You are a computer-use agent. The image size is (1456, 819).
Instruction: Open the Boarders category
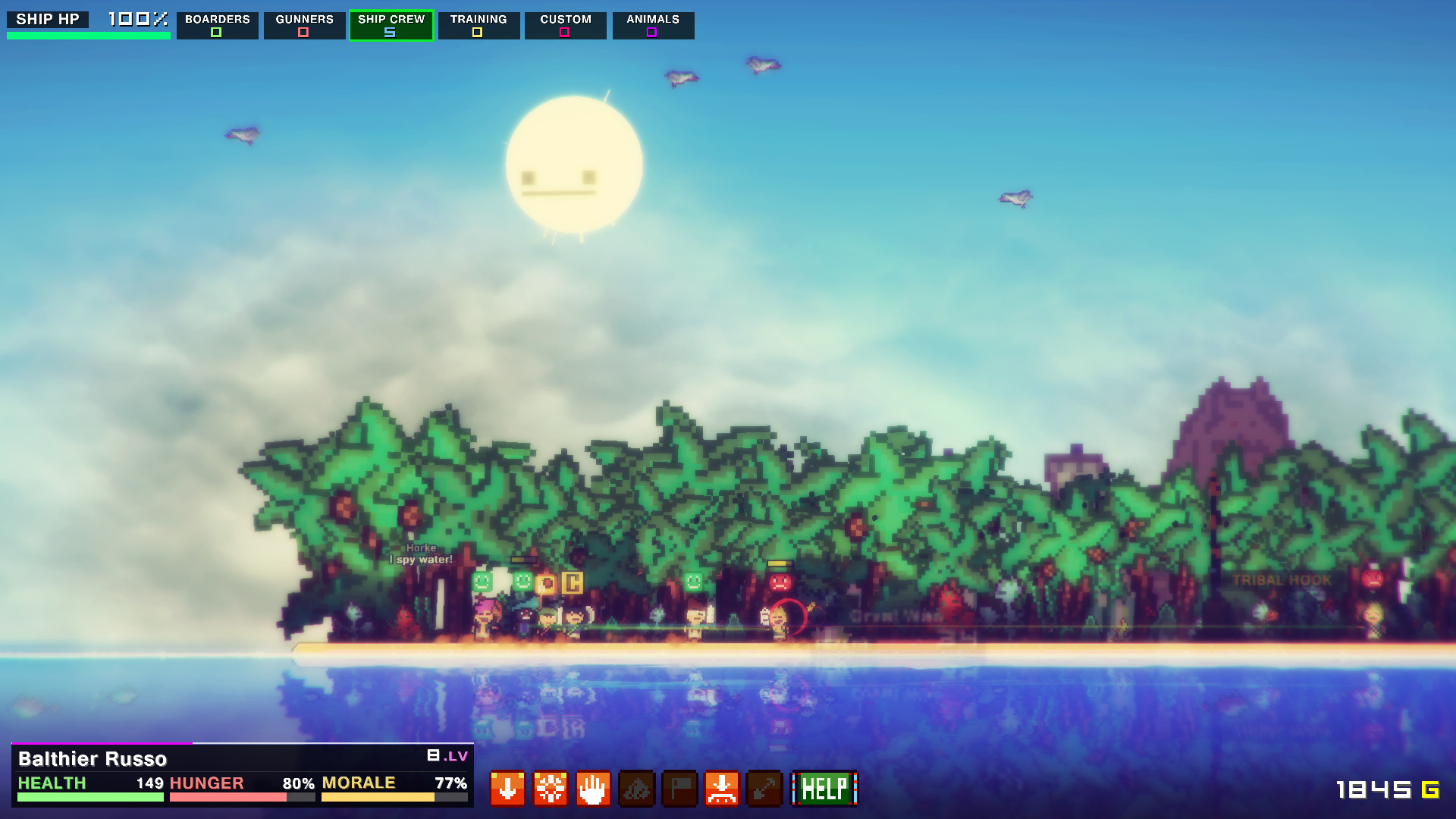tap(218, 19)
